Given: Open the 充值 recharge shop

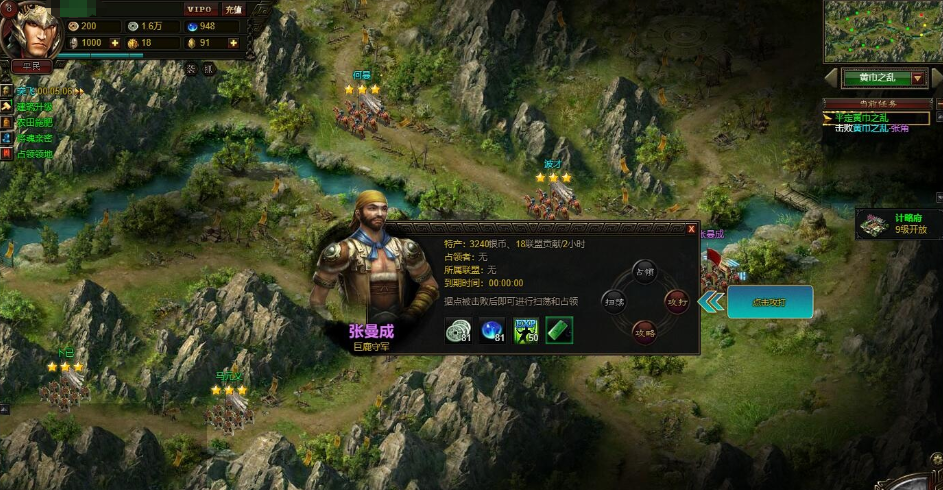Looking at the screenshot, I should click(x=233, y=9).
